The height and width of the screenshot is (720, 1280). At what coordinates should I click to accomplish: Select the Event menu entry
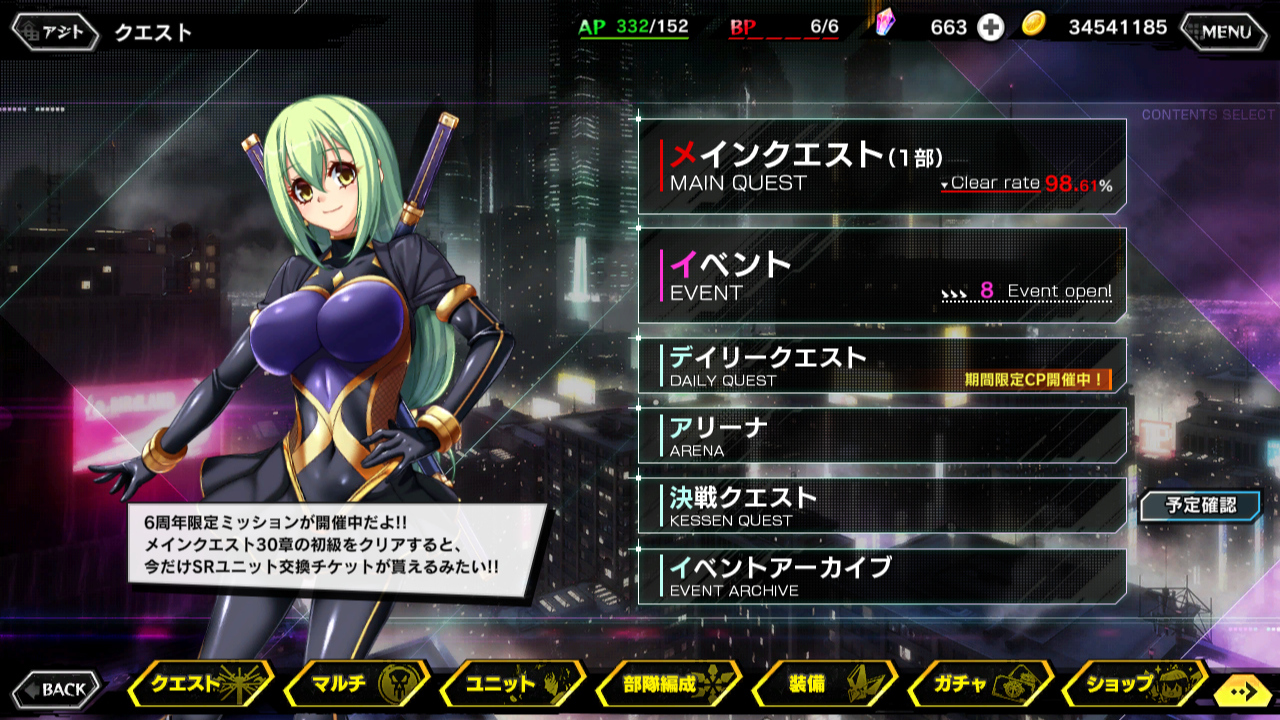click(x=882, y=275)
